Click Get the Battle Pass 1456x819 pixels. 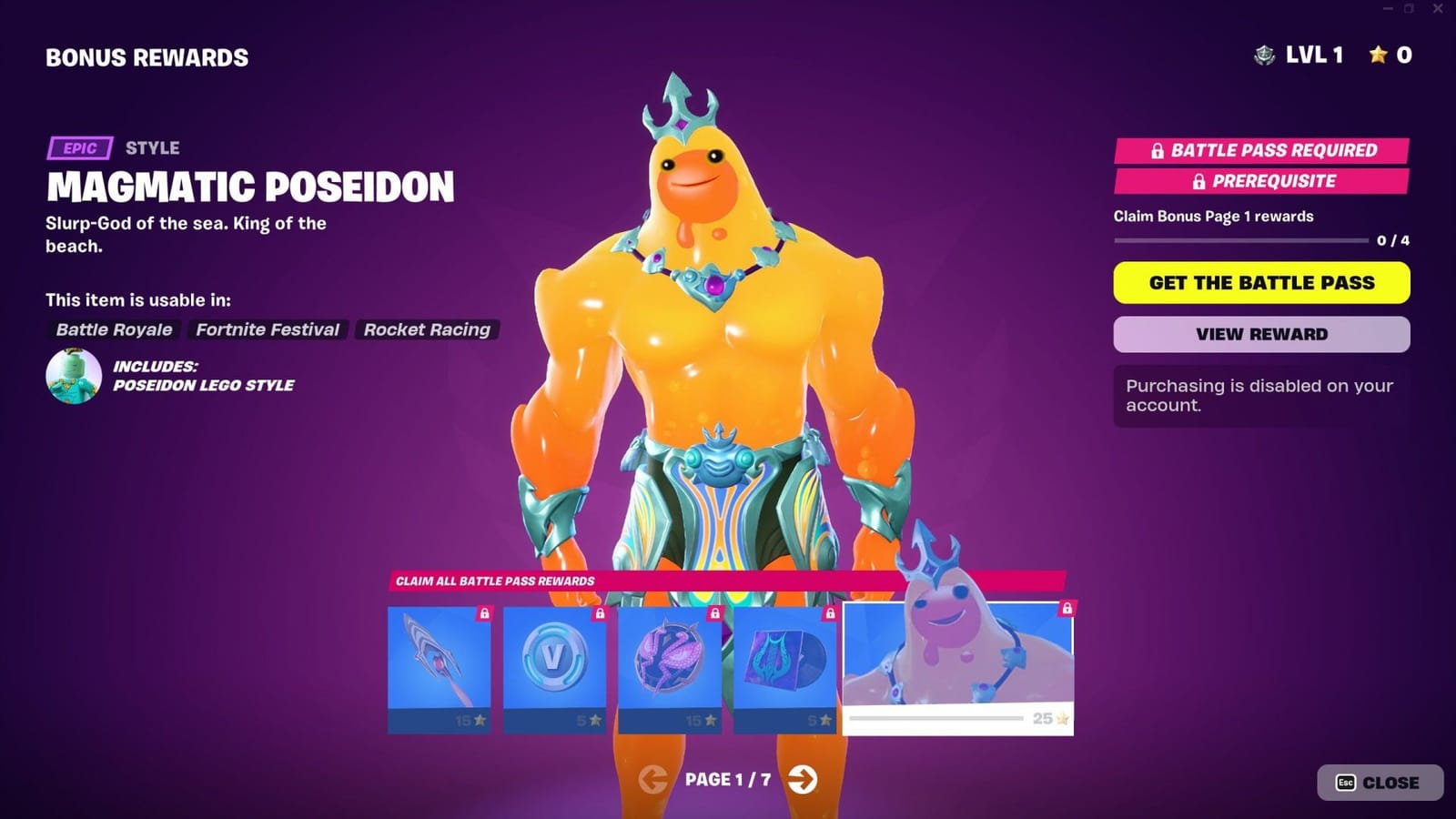[1261, 283]
